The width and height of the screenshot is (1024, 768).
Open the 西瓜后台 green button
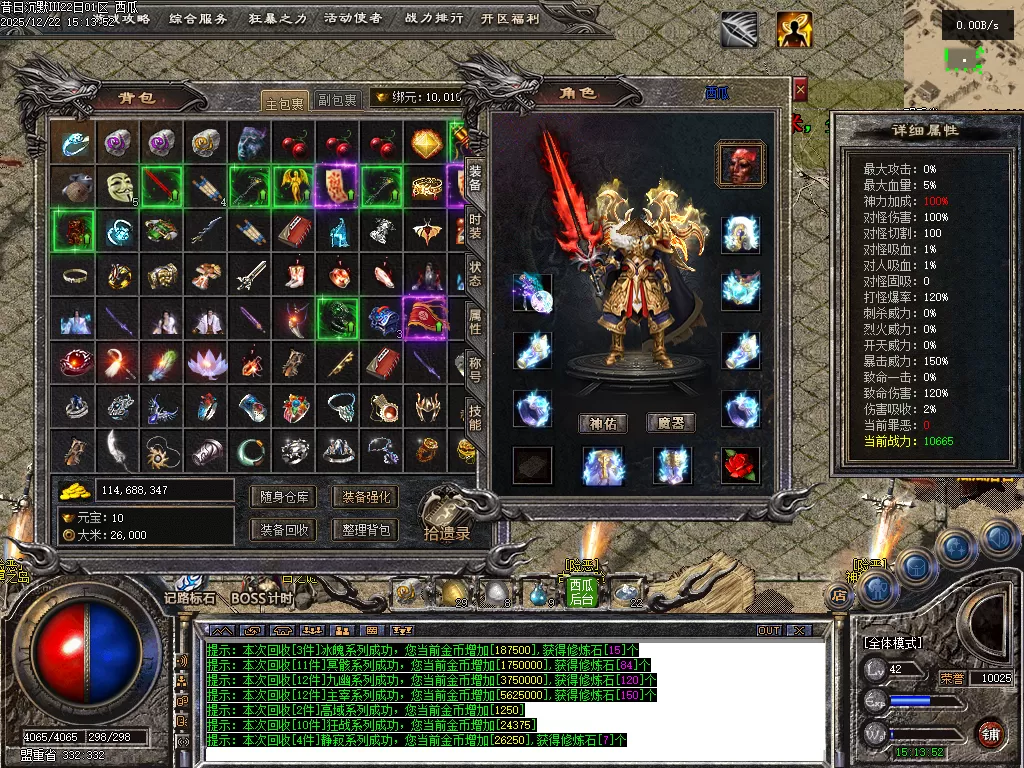582,592
